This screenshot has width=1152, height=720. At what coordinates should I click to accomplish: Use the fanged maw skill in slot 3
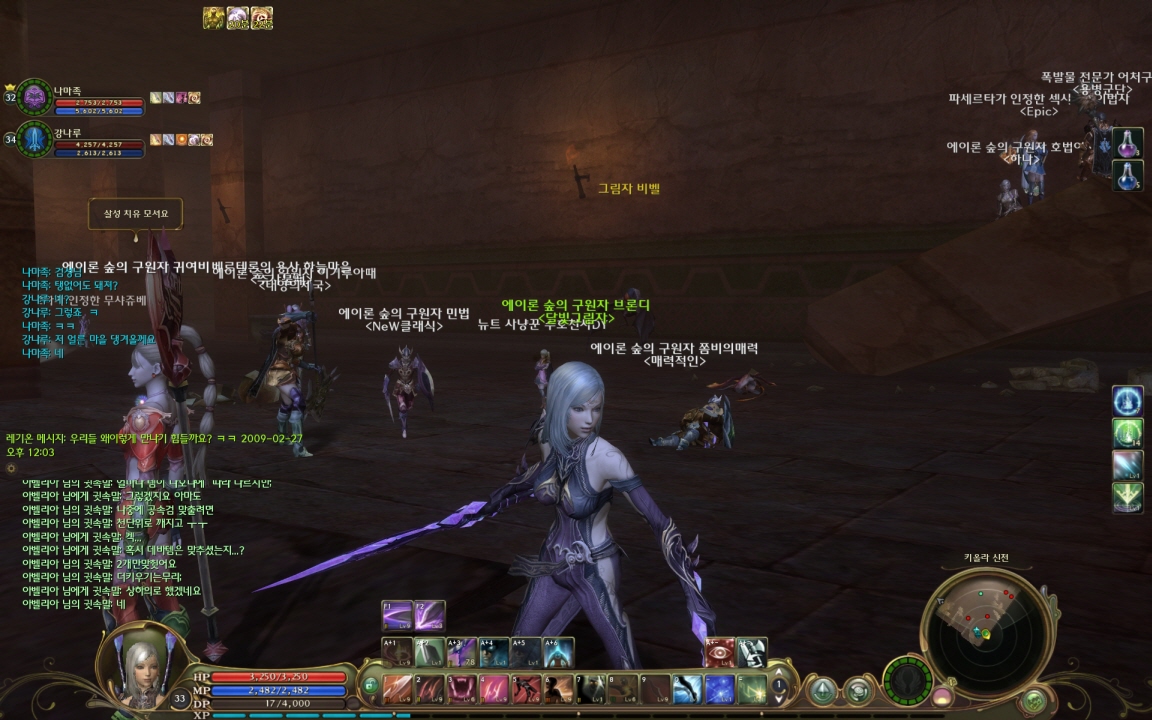[x=462, y=688]
